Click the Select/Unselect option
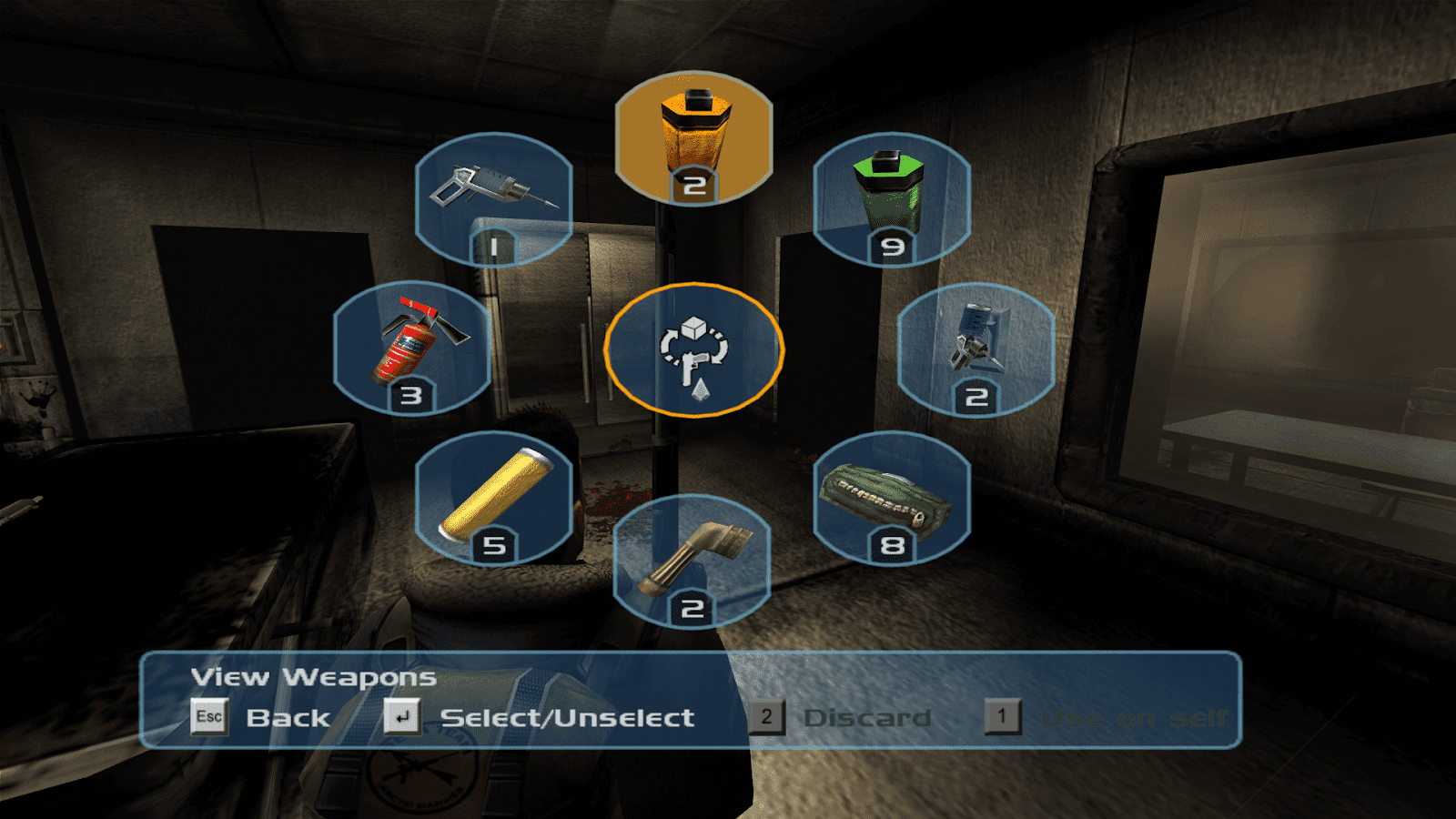 [x=567, y=718]
